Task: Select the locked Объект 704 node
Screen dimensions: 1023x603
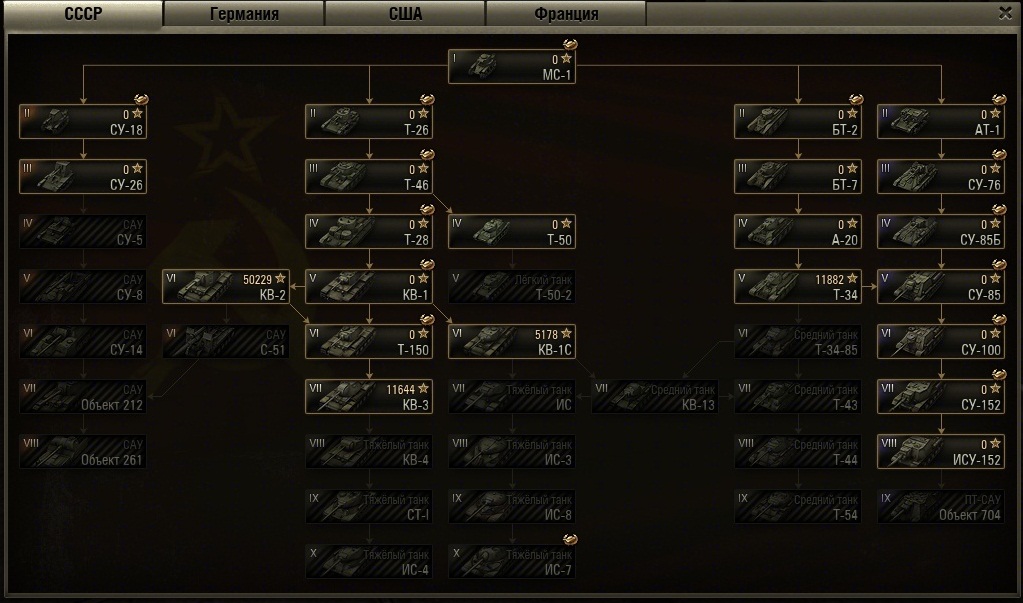Action: (x=941, y=506)
